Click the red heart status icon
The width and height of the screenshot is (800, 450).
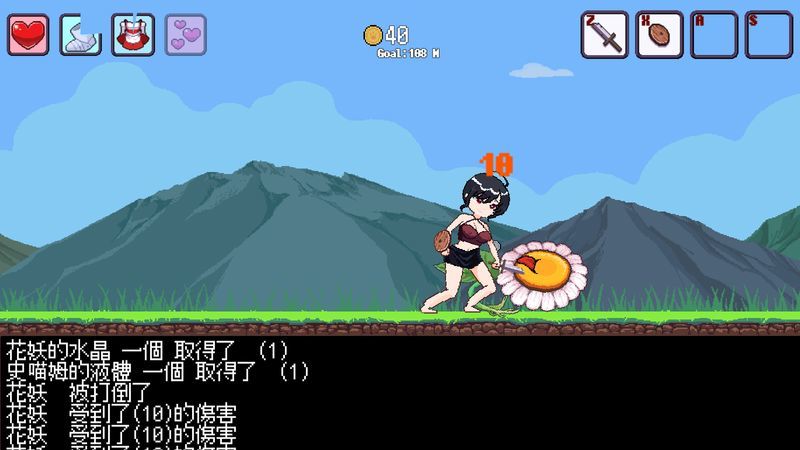pyautogui.click(x=28, y=35)
